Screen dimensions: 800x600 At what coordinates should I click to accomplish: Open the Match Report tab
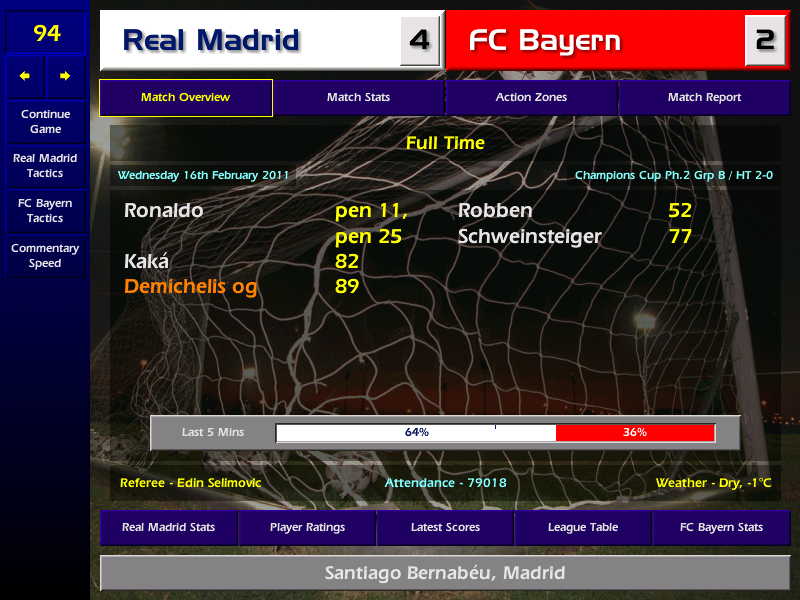point(704,98)
